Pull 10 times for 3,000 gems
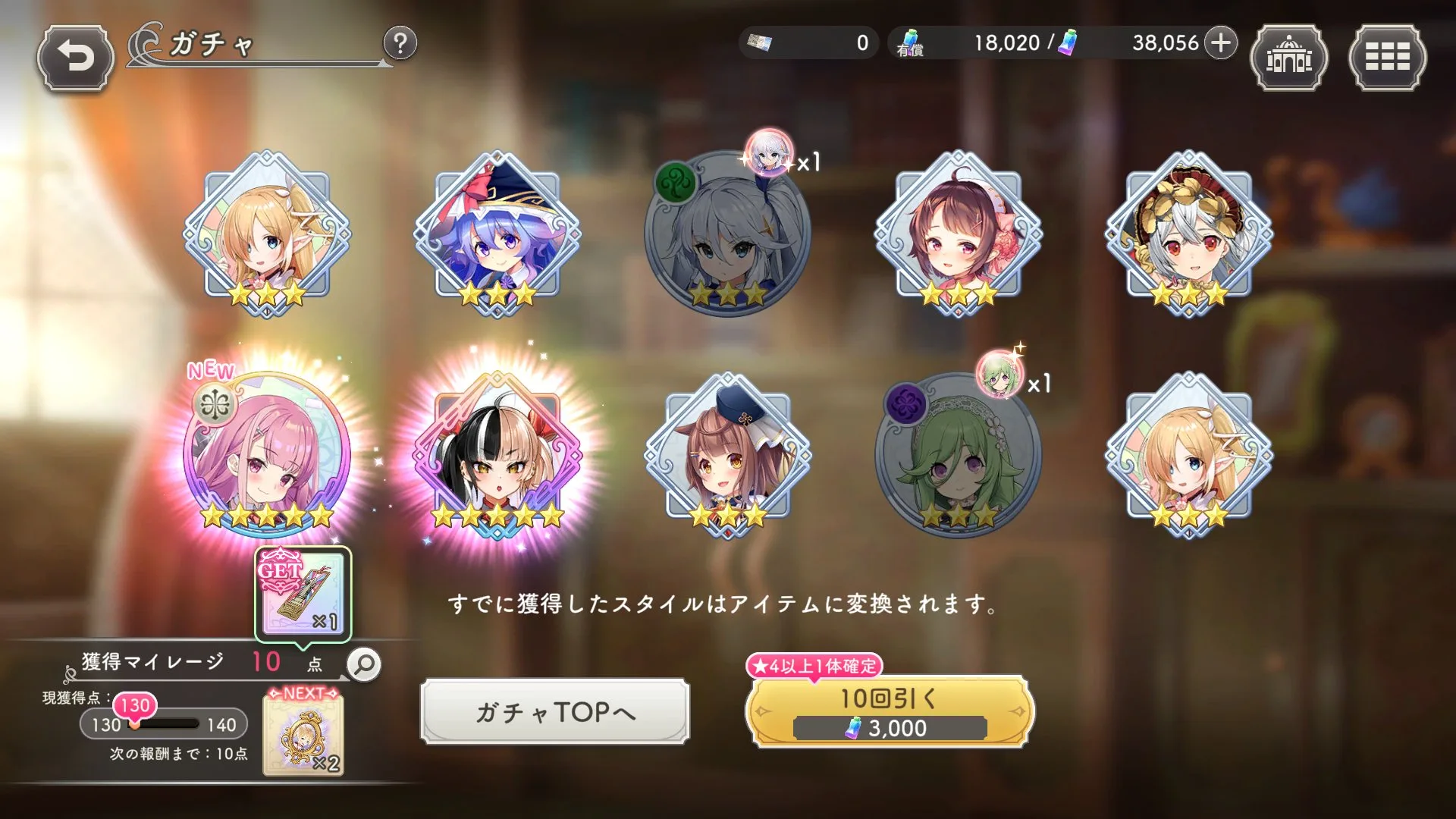 tap(890, 711)
